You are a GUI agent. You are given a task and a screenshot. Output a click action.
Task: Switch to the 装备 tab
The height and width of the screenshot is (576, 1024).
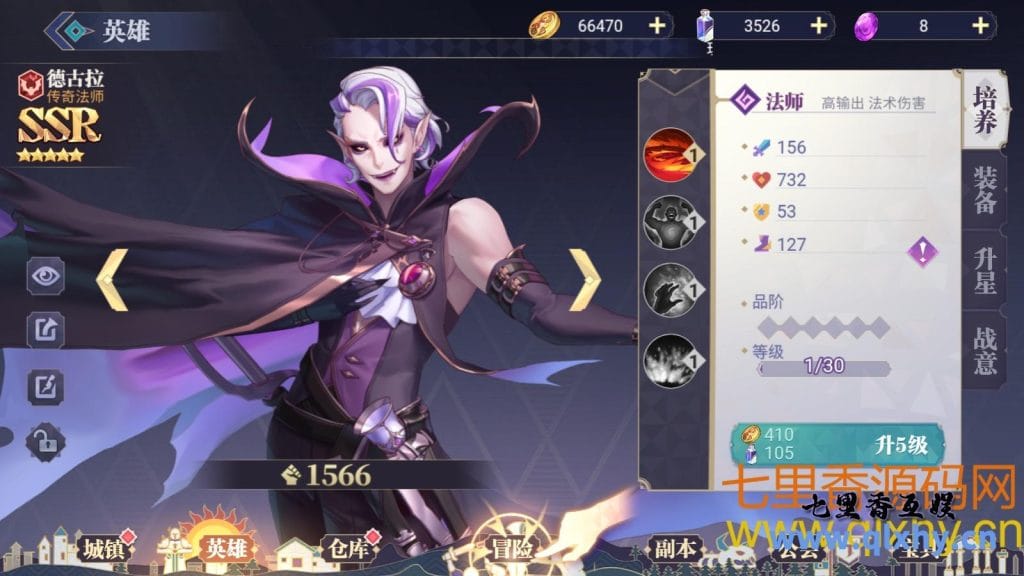point(984,192)
